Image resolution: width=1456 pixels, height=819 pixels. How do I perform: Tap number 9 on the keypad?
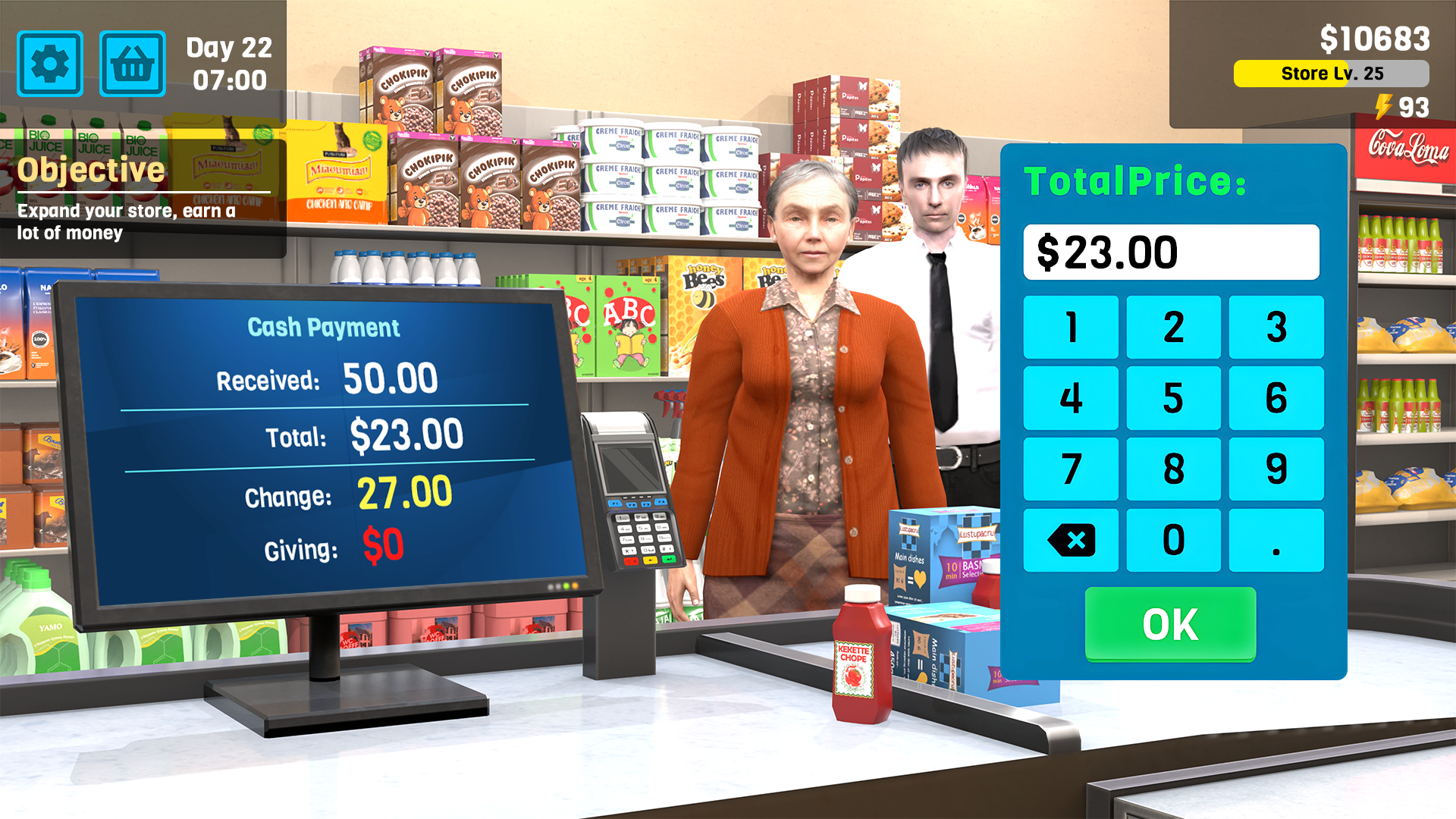point(1276,469)
